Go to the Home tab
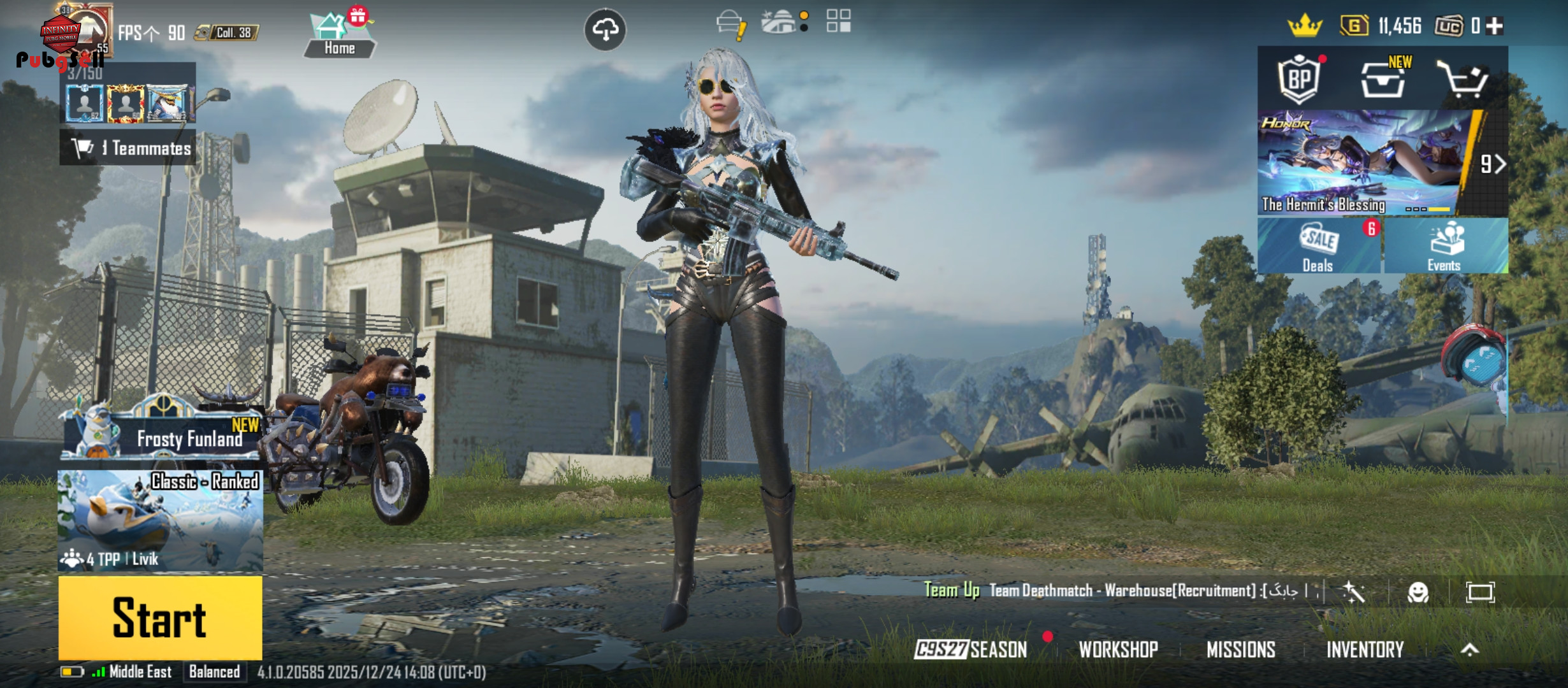 click(339, 36)
